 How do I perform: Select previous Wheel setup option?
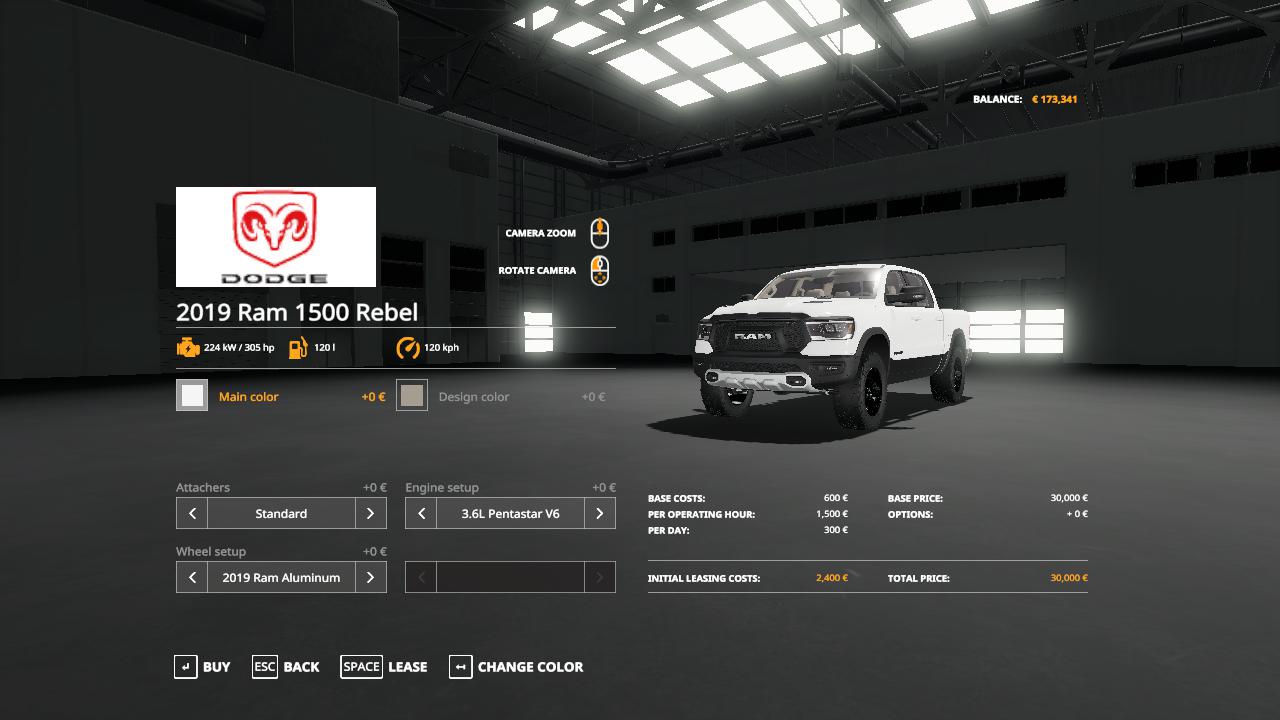point(192,578)
